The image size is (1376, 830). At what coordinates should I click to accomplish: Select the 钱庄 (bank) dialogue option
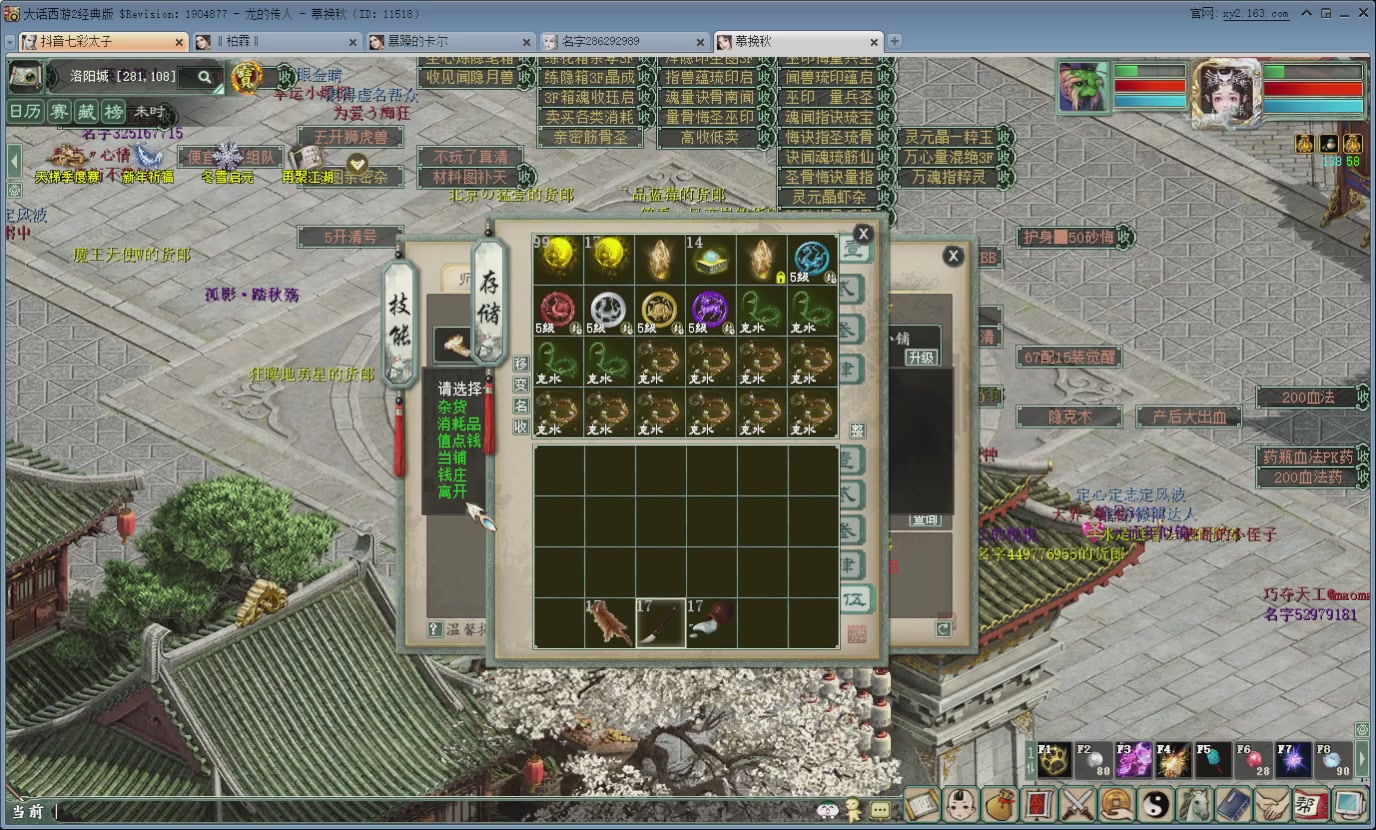(x=452, y=474)
